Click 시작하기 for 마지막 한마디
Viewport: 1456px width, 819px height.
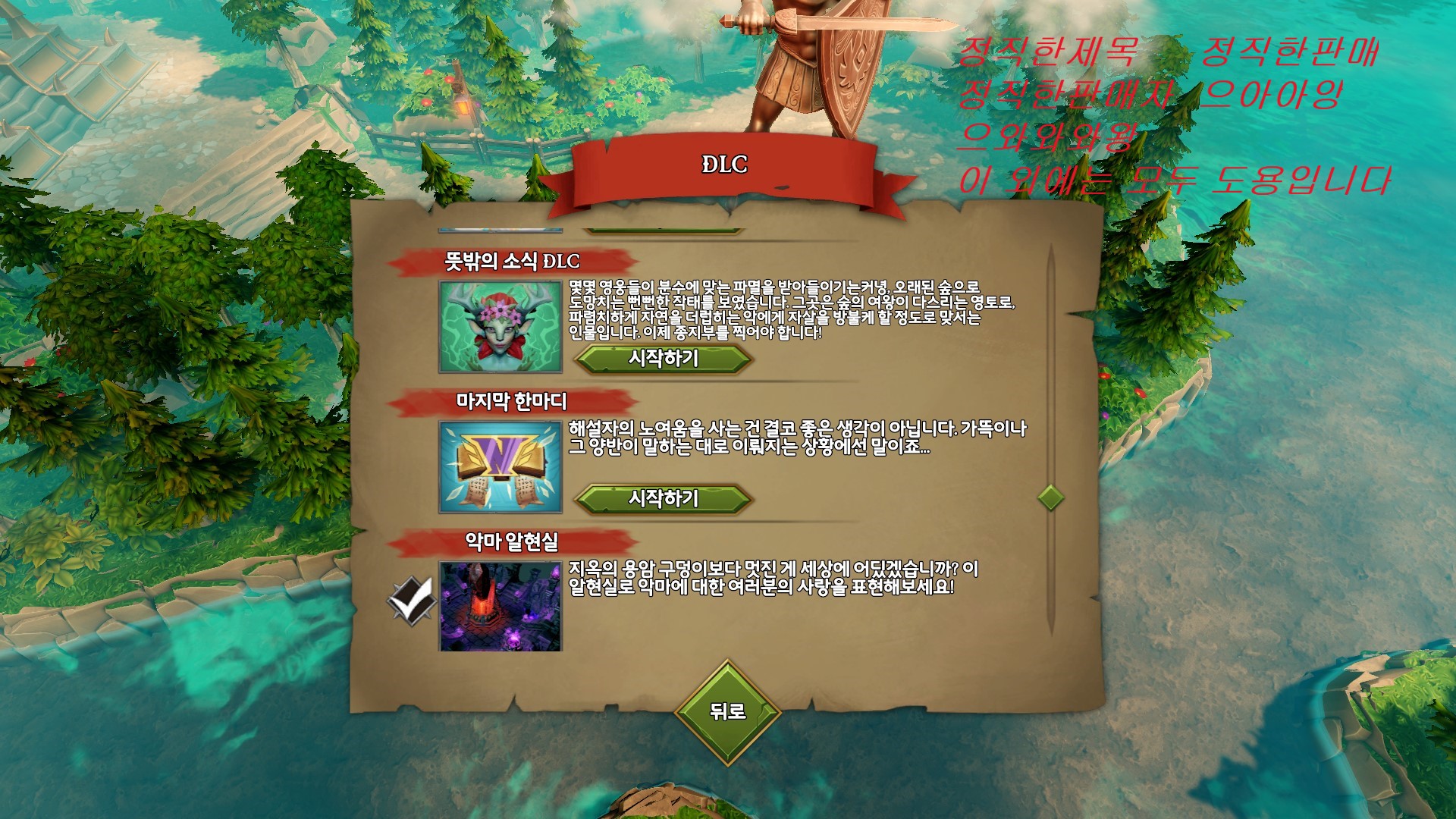(664, 498)
